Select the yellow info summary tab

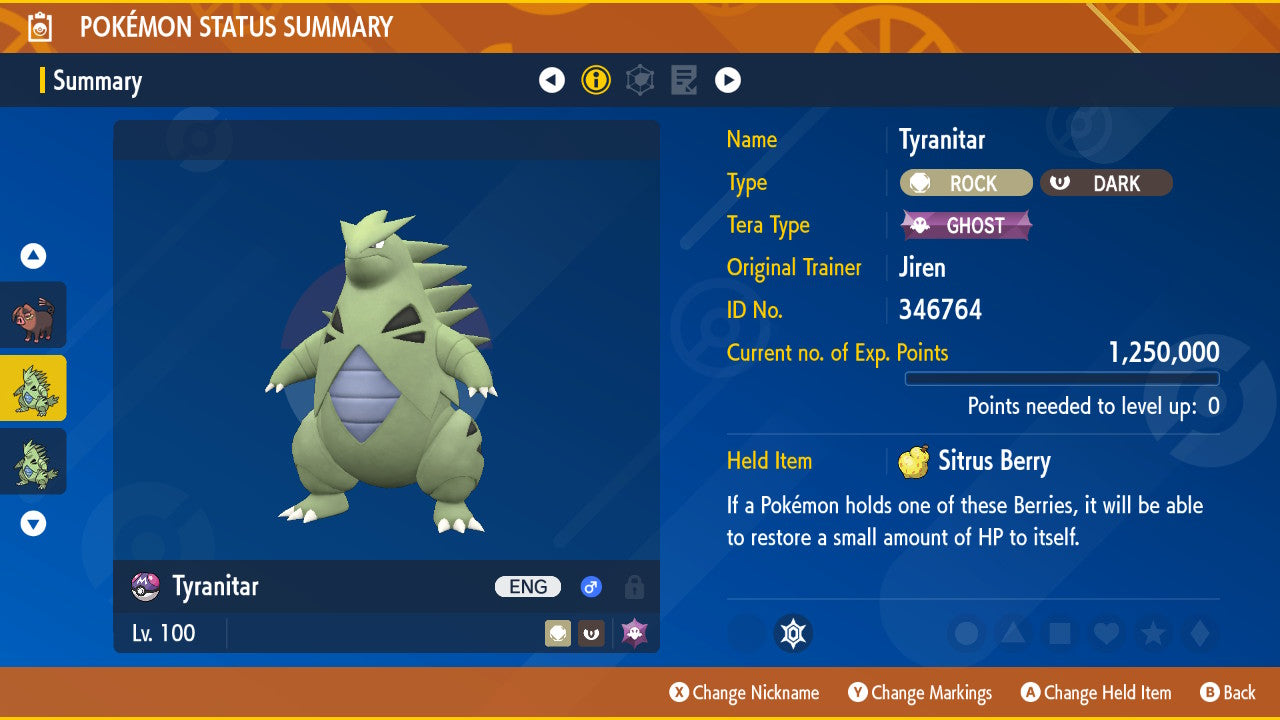click(x=596, y=80)
